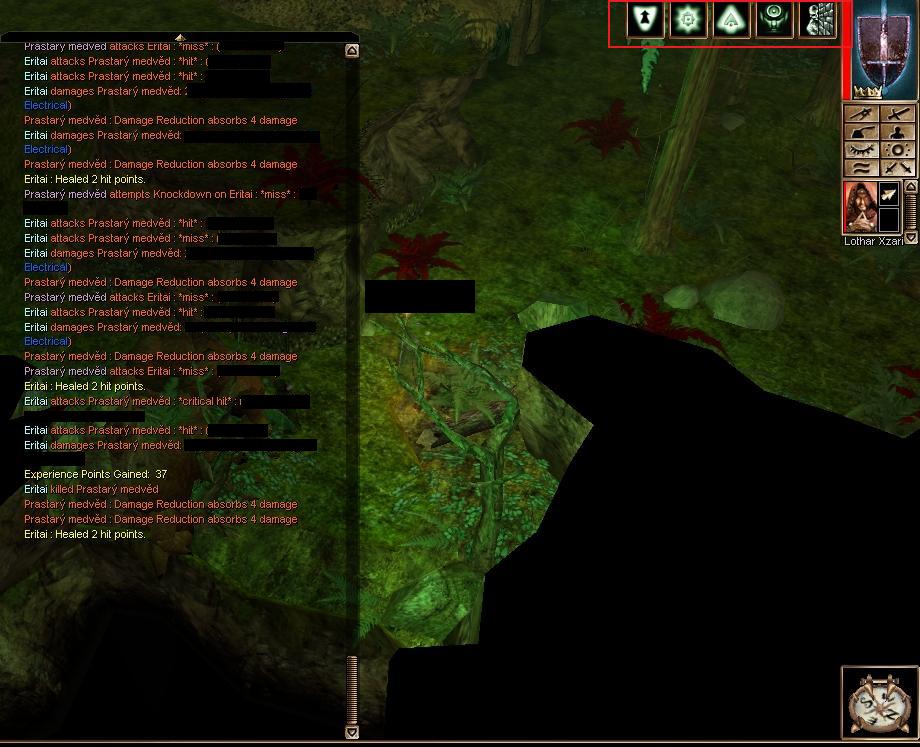Click the combat log scroll-up arrow
The image size is (920, 747).
tap(351, 50)
